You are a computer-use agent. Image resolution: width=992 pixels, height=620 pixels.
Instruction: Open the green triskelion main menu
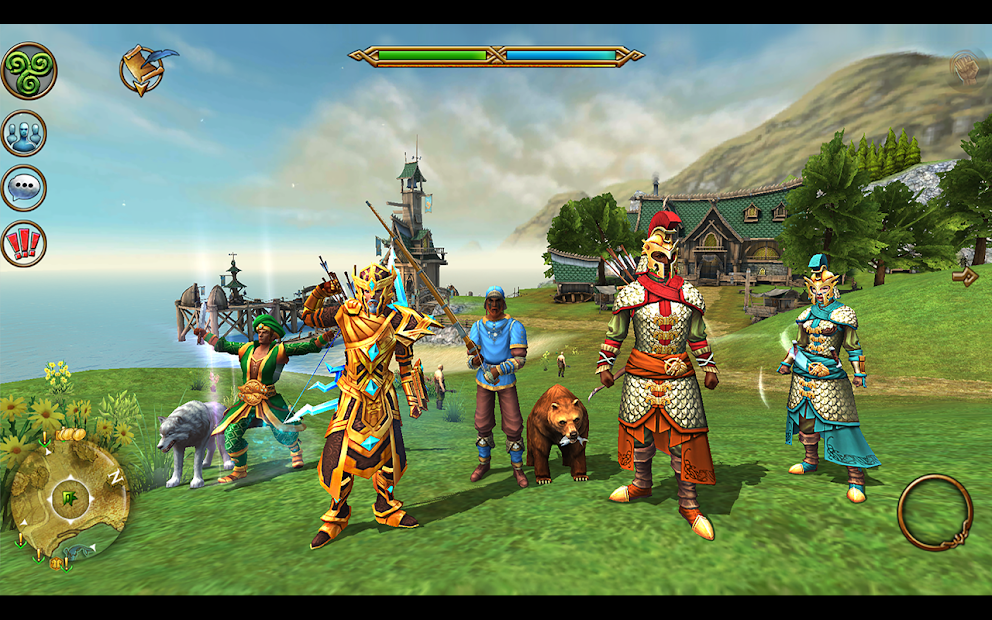[28, 71]
